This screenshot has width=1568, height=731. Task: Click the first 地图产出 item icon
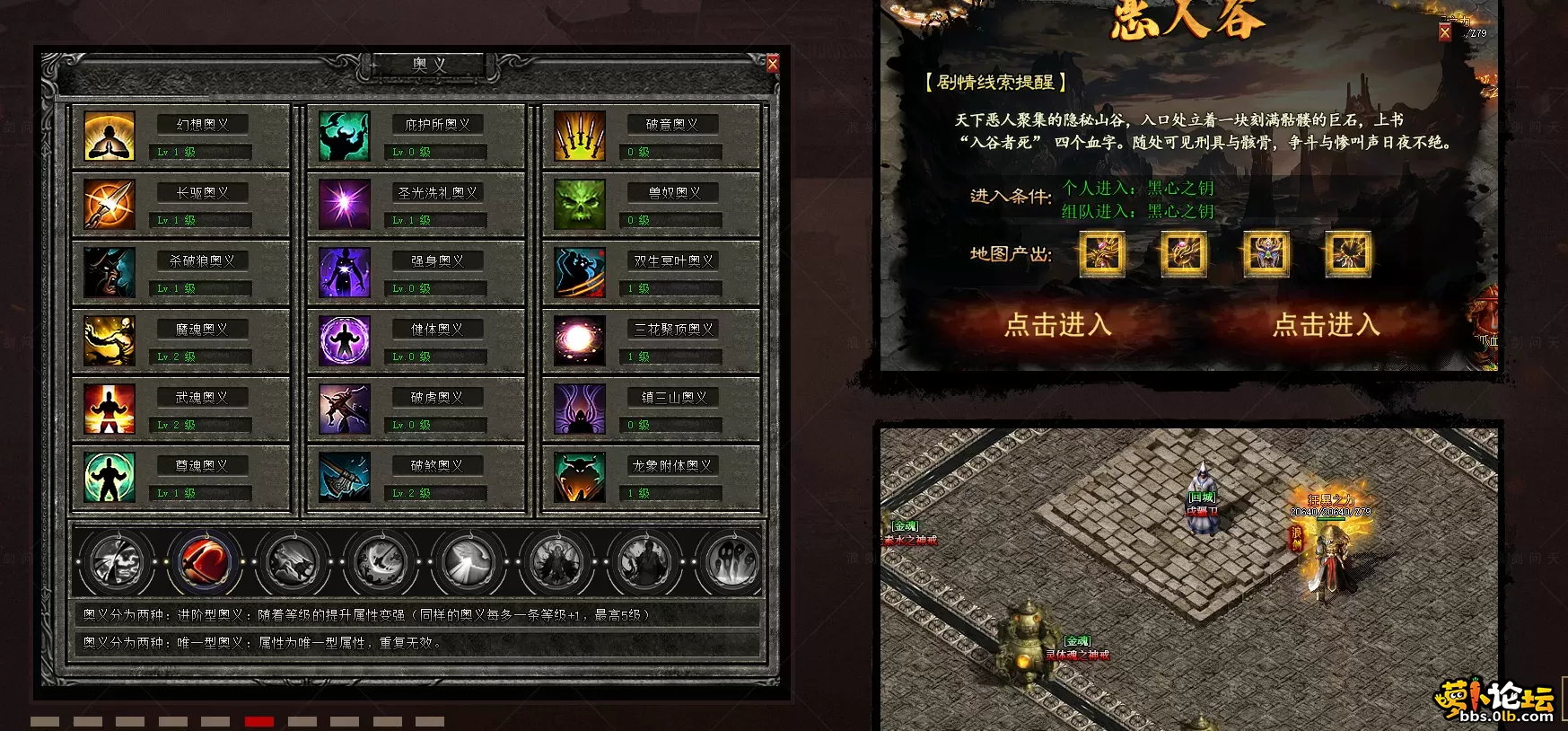(x=1102, y=254)
